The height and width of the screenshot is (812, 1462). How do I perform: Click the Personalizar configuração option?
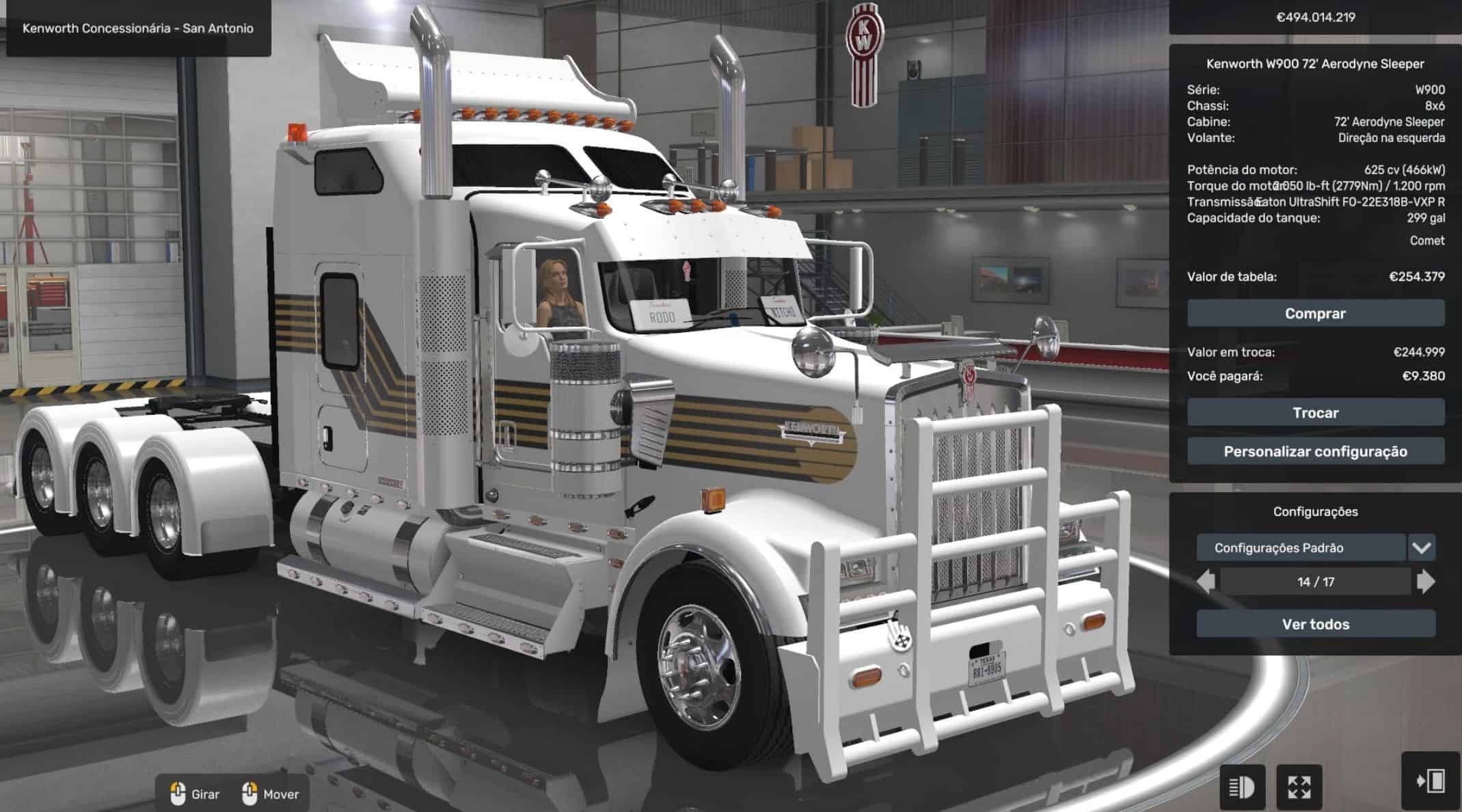[x=1316, y=451]
